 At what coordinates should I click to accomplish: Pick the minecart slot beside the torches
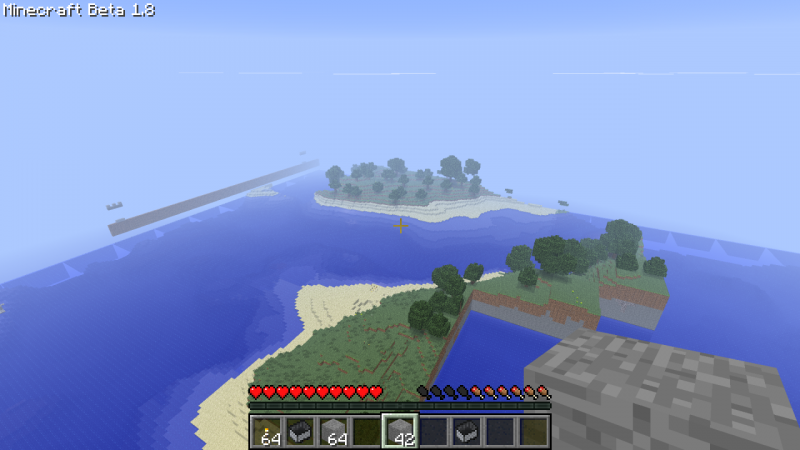point(299,431)
